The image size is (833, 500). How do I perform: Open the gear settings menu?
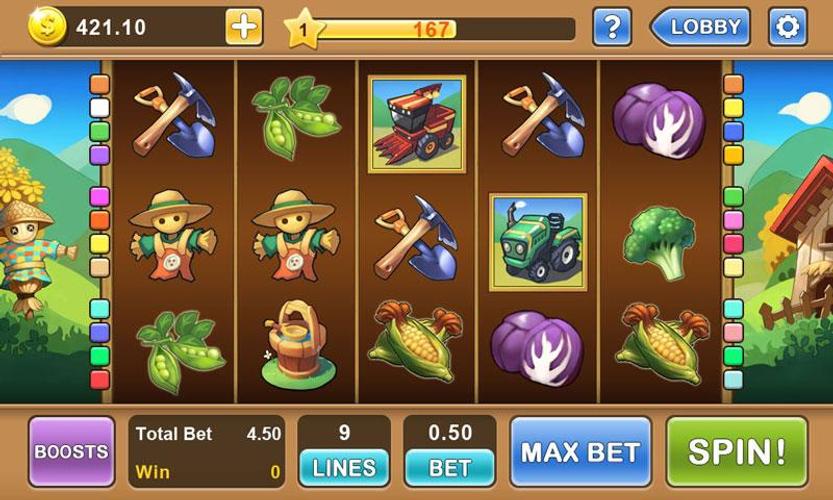coord(787,27)
